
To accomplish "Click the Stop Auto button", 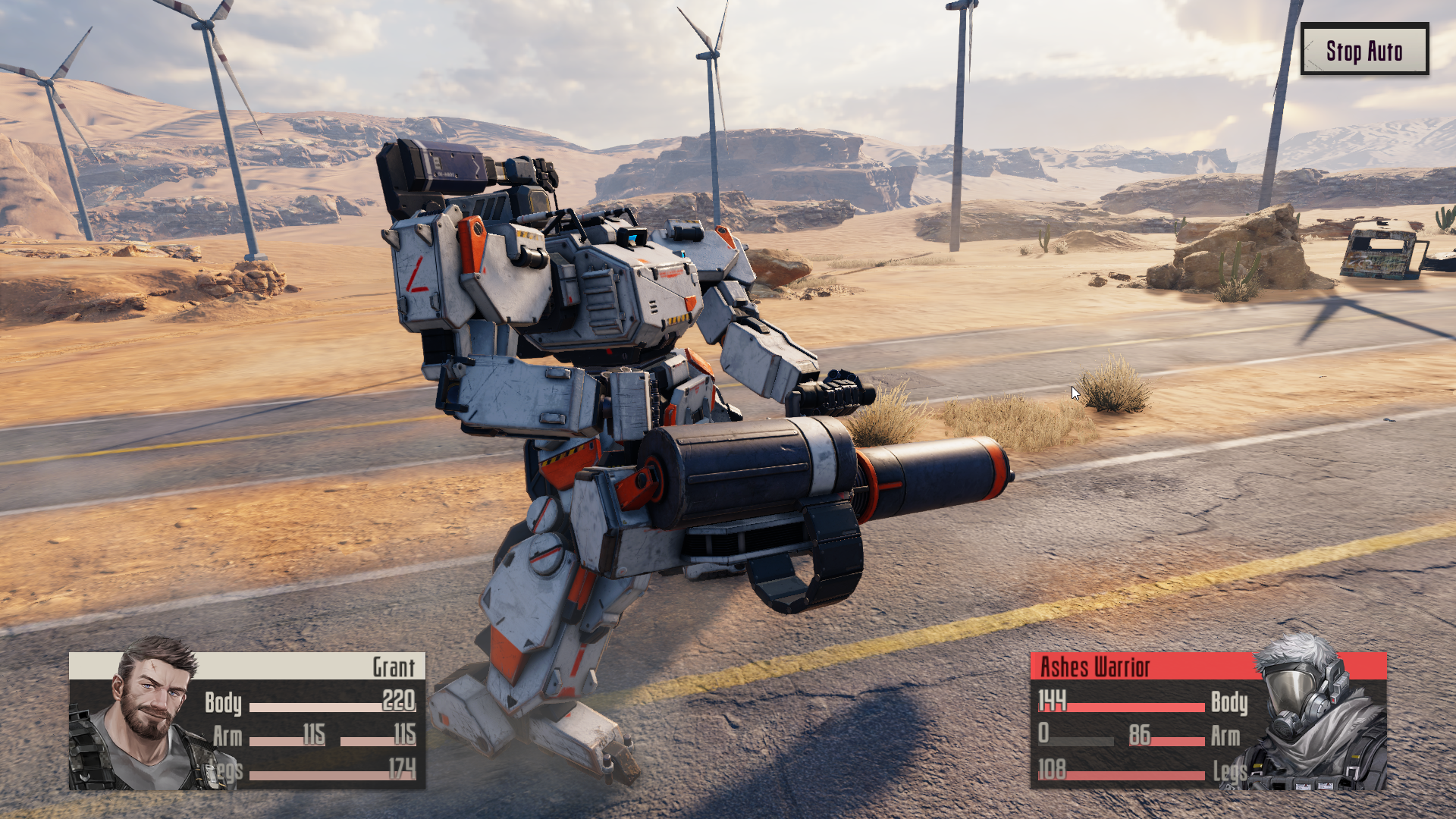I will tap(1363, 50).
